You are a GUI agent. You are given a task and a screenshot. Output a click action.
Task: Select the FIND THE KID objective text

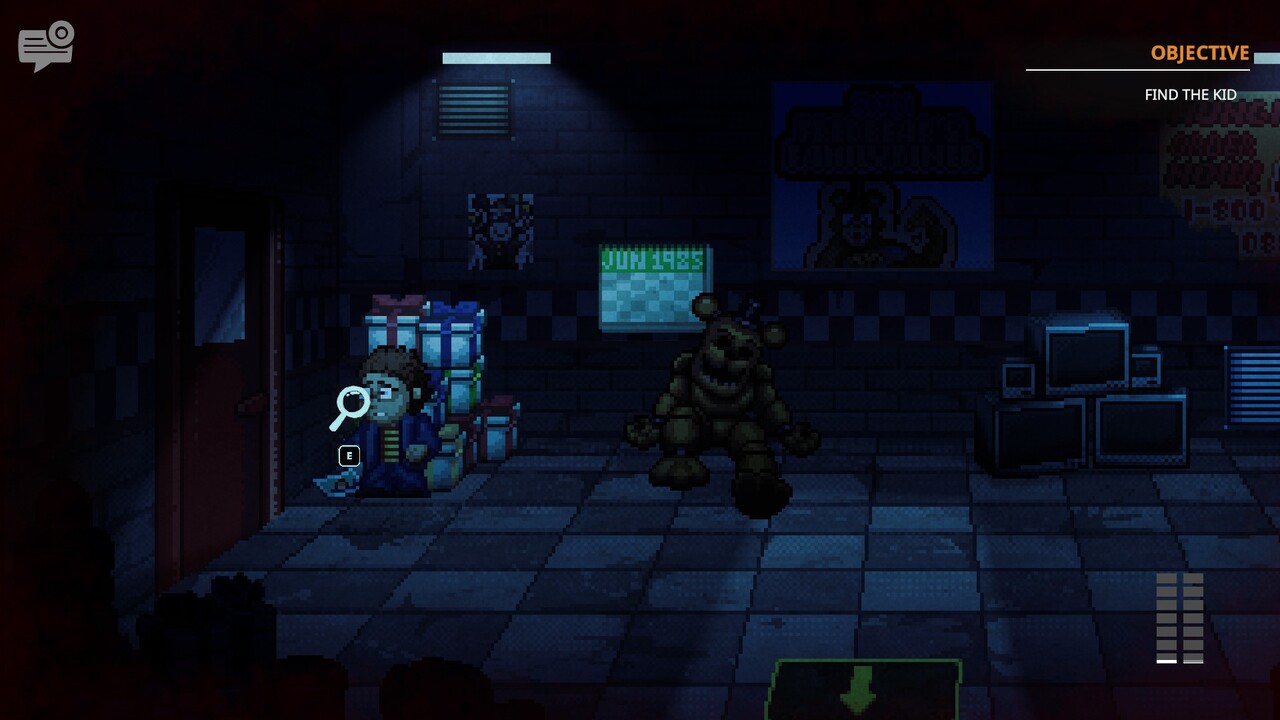1188,95
